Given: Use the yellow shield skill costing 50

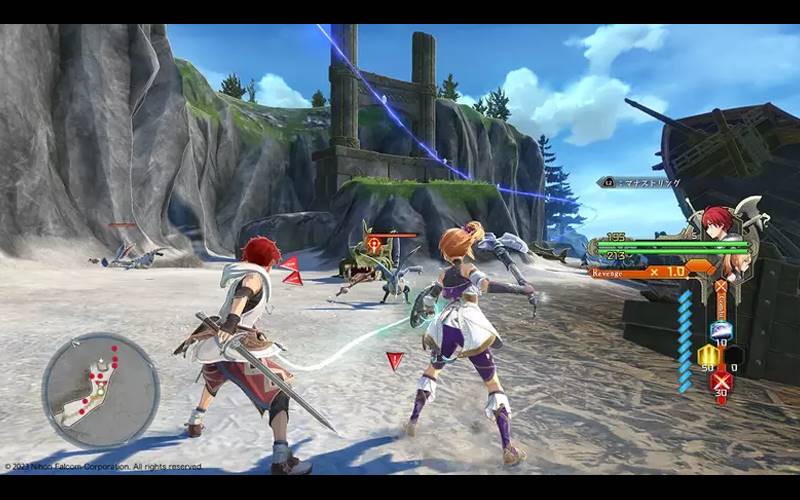Looking at the screenshot, I should (707, 355).
